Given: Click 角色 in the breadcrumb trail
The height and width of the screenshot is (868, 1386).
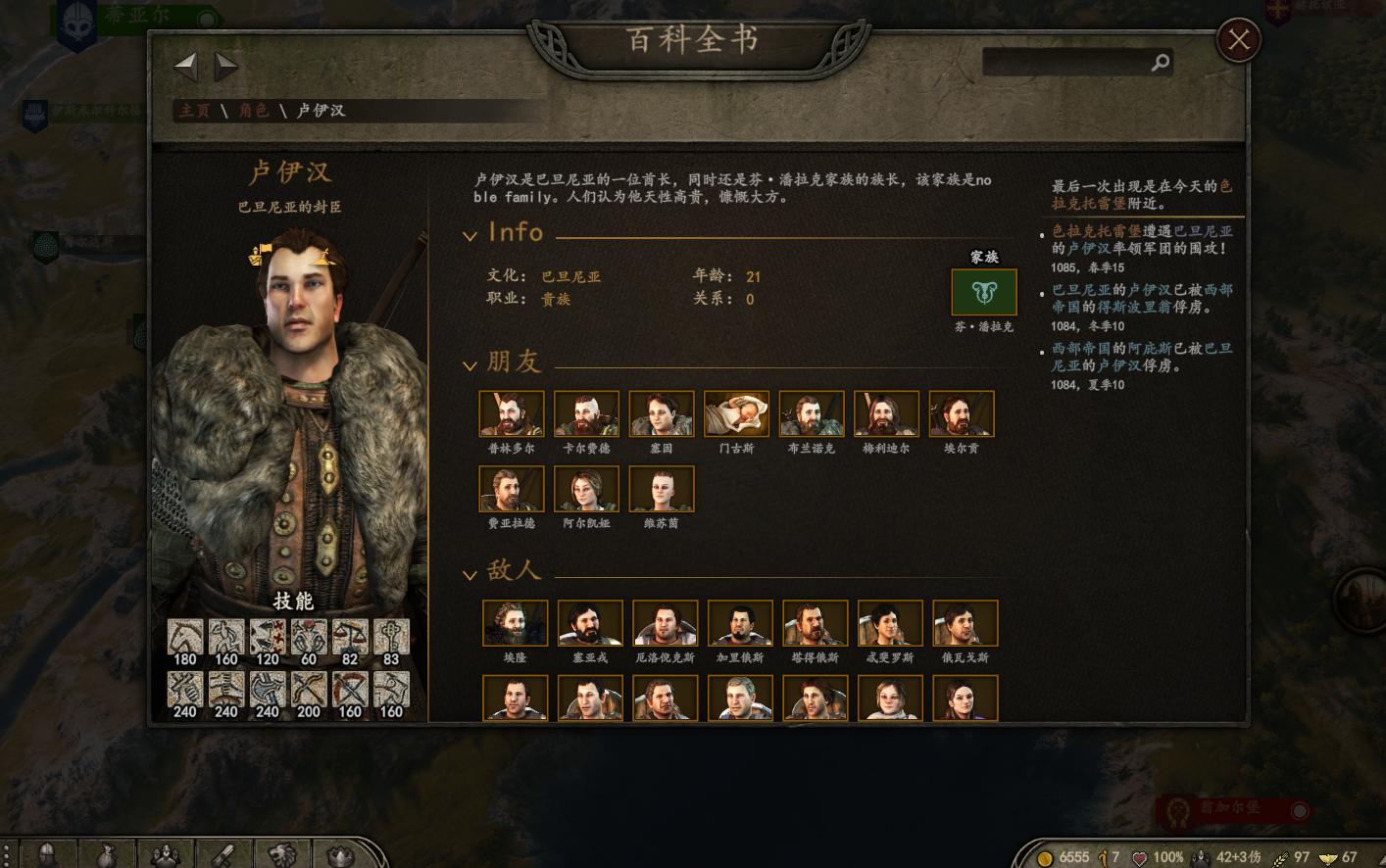Looking at the screenshot, I should tap(253, 112).
